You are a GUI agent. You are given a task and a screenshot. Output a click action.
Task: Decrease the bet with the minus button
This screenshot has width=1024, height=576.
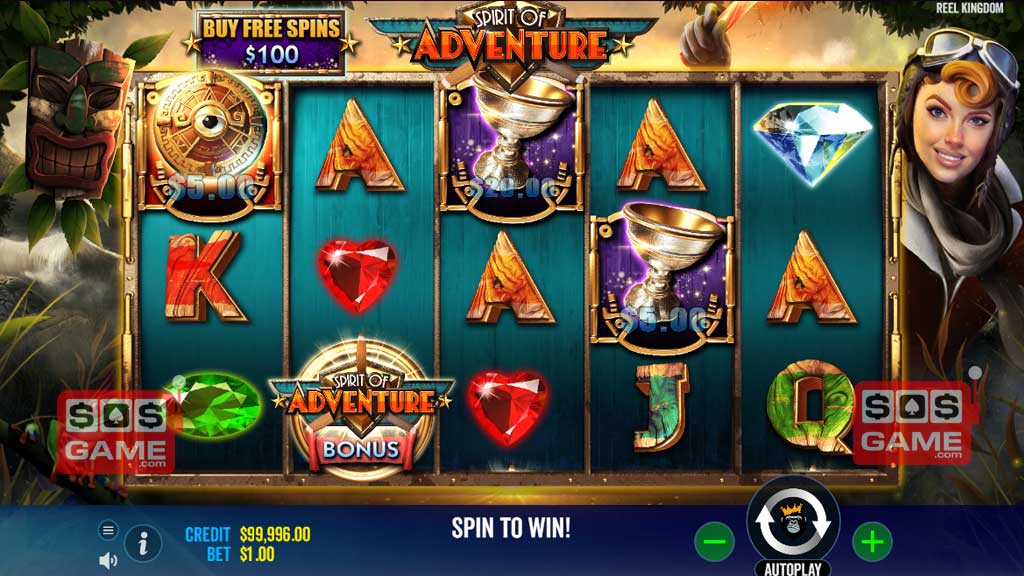[714, 542]
